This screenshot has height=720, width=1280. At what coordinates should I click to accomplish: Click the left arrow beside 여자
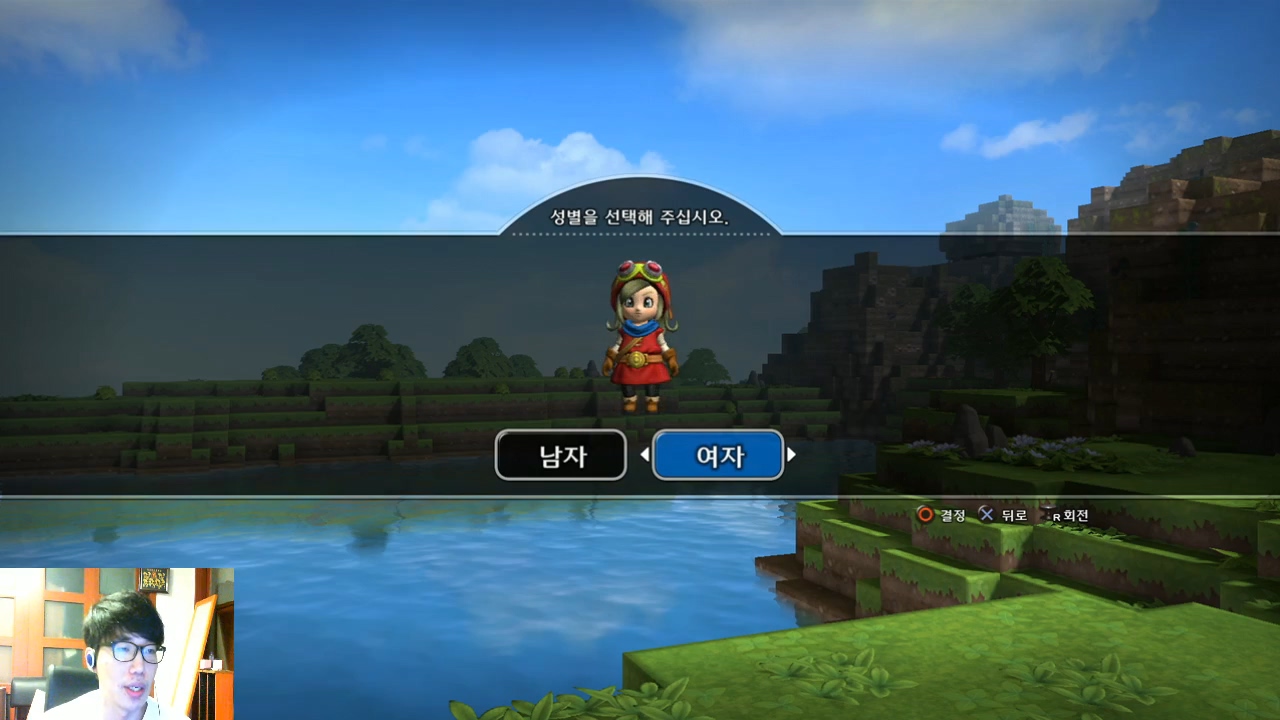coord(645,455)
